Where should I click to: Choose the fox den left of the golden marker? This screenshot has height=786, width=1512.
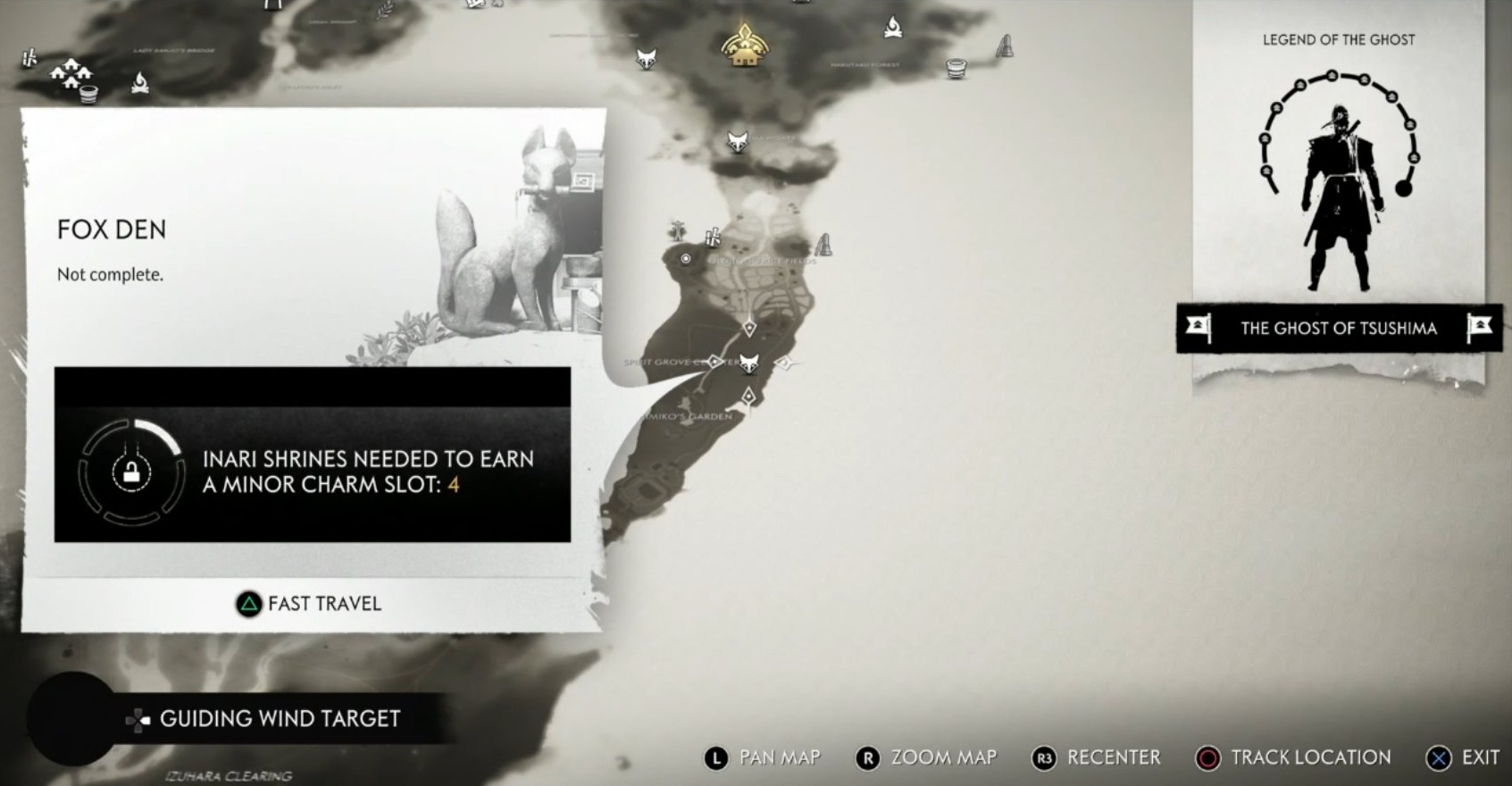pyautogui.click(x=646, y=58)
